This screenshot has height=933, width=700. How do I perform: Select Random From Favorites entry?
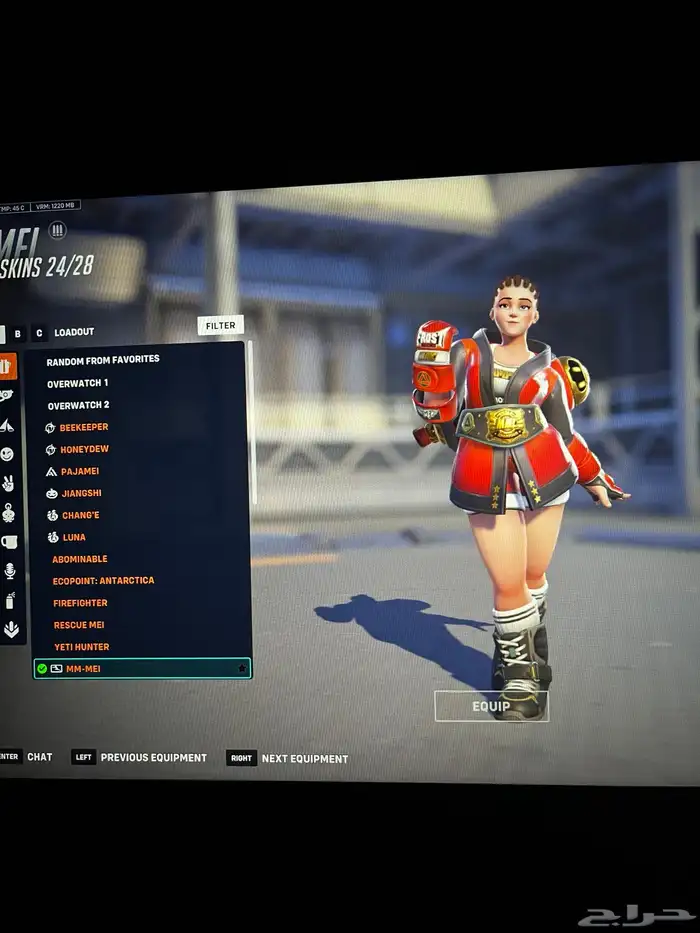(103, 359)
